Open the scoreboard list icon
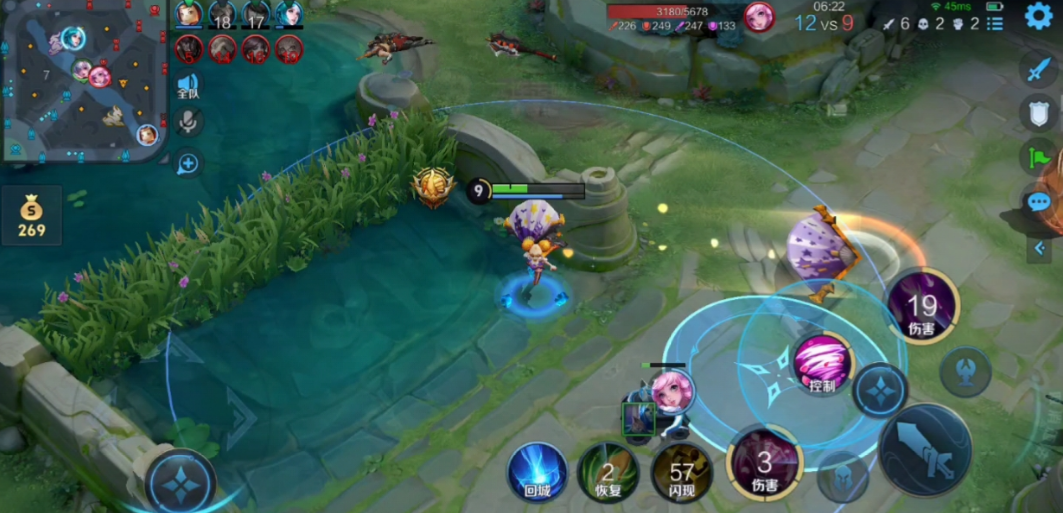This screenshot has height=513, width=1063. pos(994,23)
